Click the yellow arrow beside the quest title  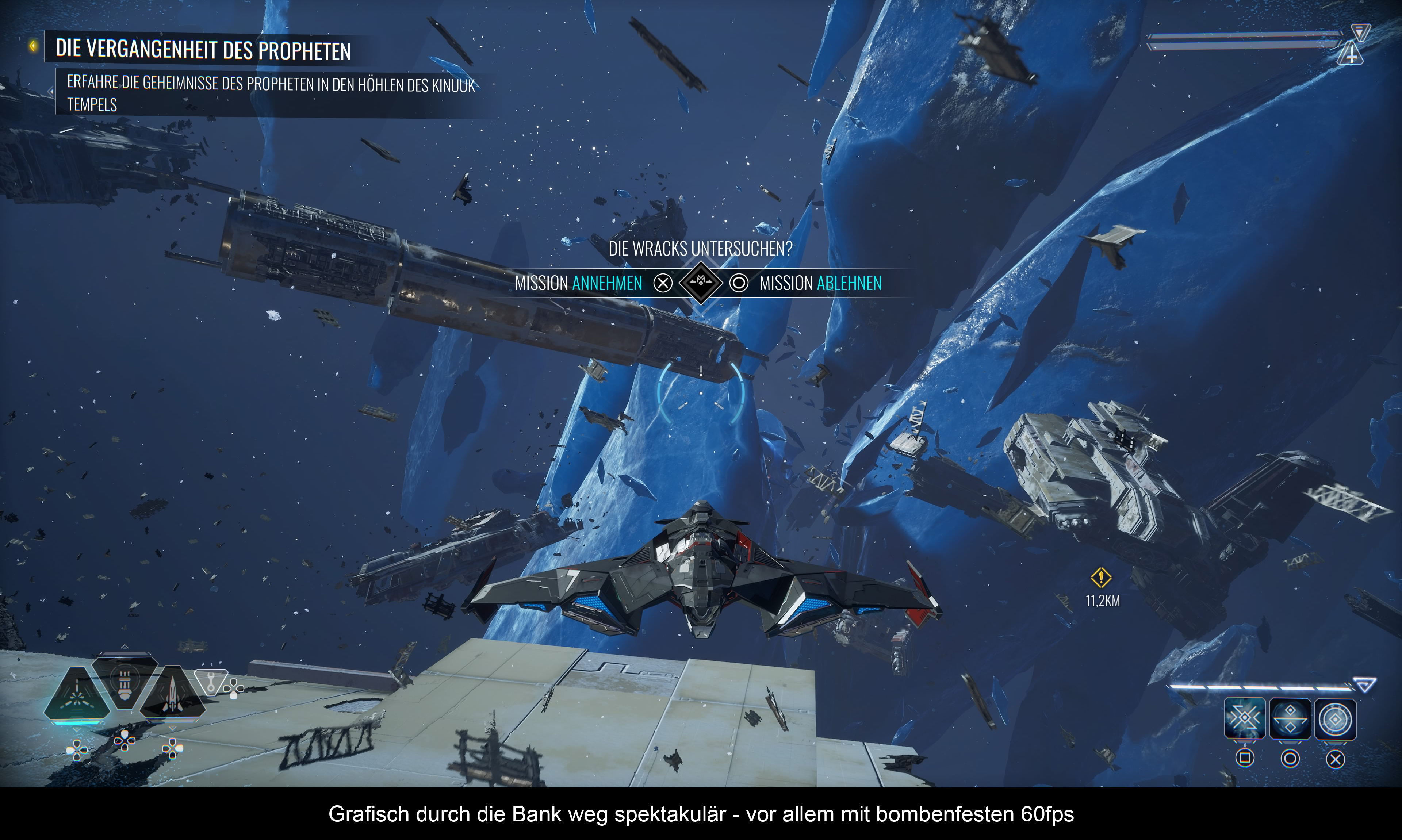pos(33,46)
